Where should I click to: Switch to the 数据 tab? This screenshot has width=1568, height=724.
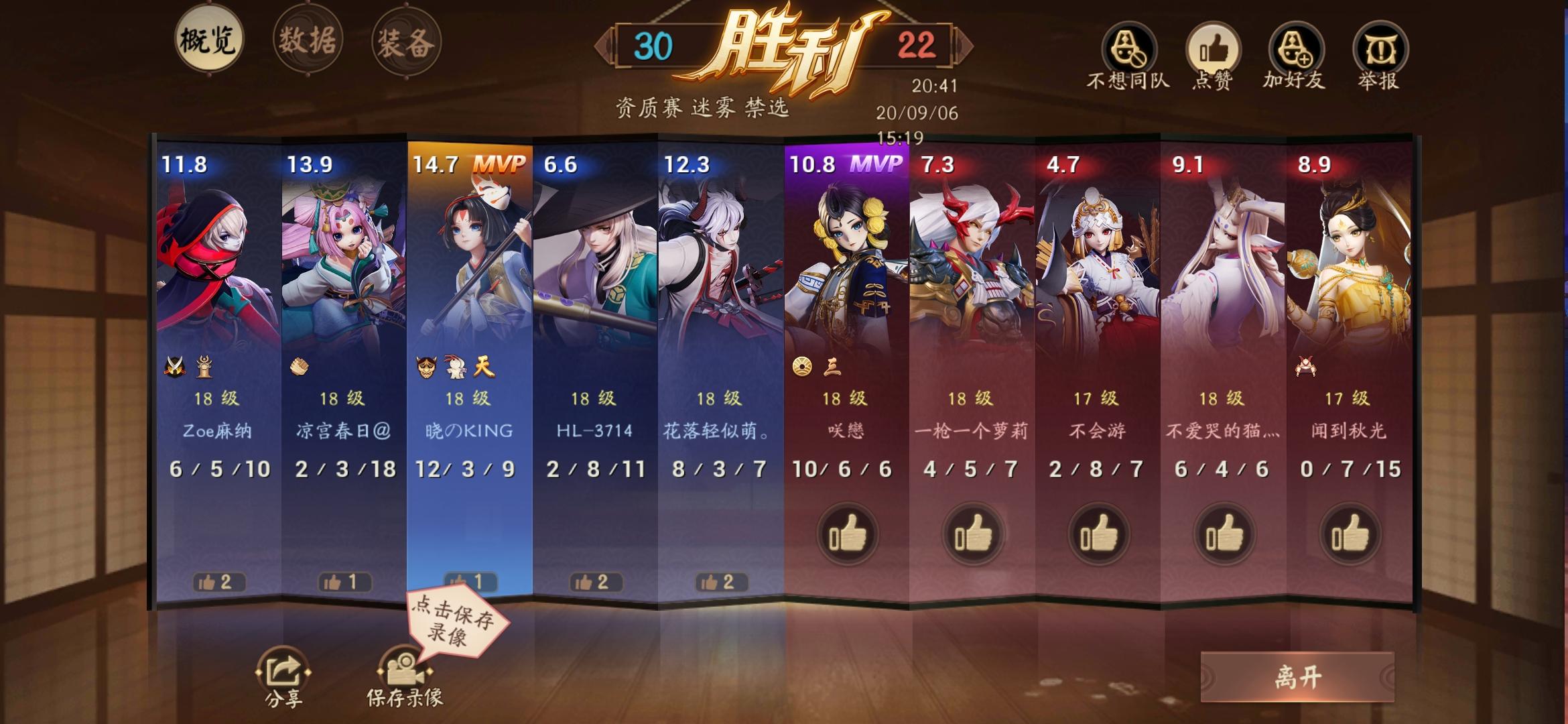(306, 40)
